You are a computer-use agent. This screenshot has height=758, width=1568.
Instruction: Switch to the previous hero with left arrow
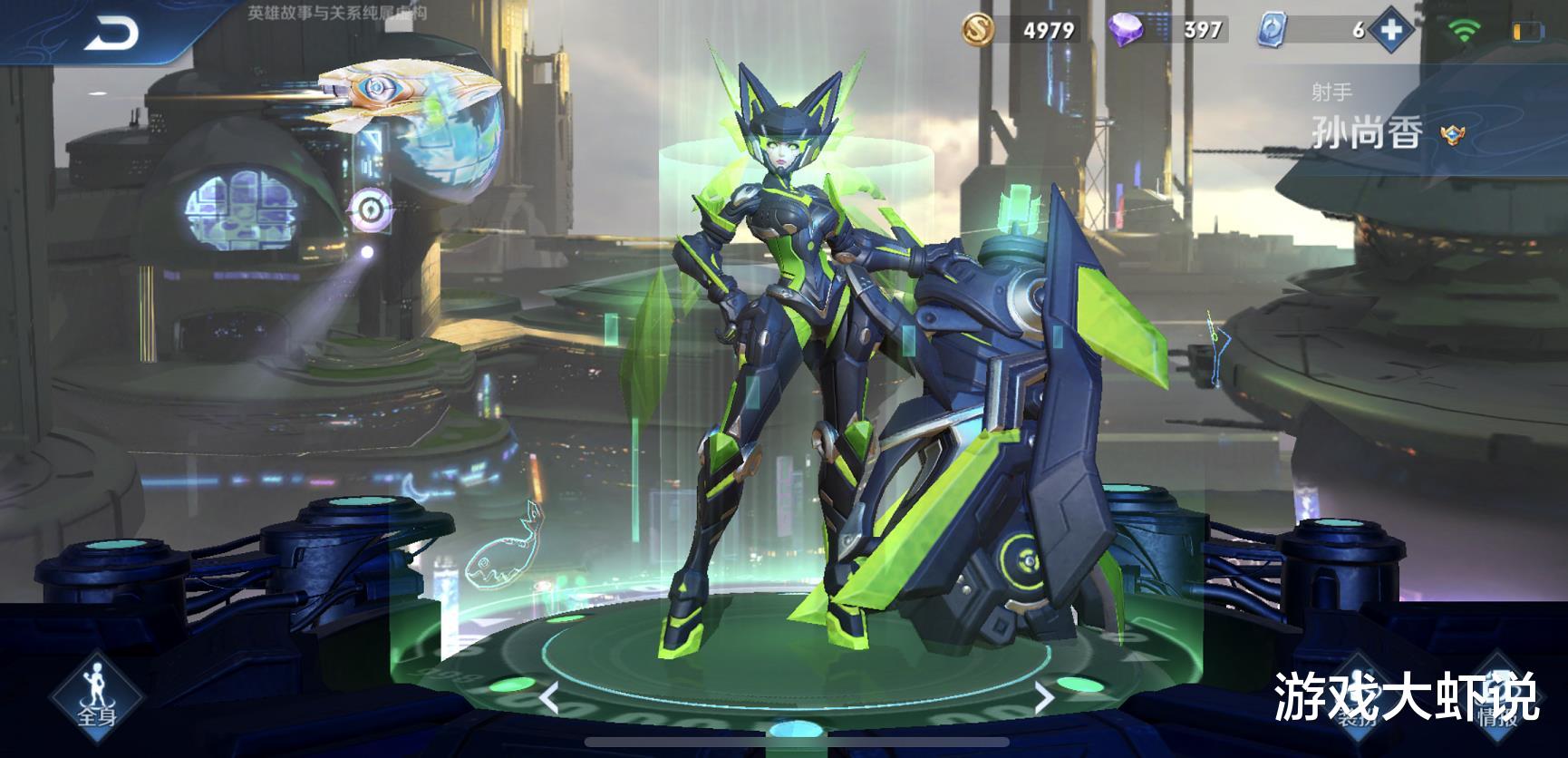tap(548, 697)
